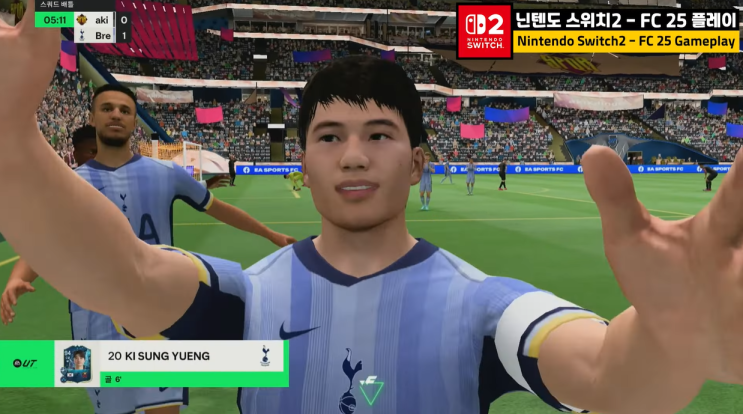This screenshot has width=743, height=414.
Task: Click the UT logo on the goal banner
Action: click(x=24, y=362)
